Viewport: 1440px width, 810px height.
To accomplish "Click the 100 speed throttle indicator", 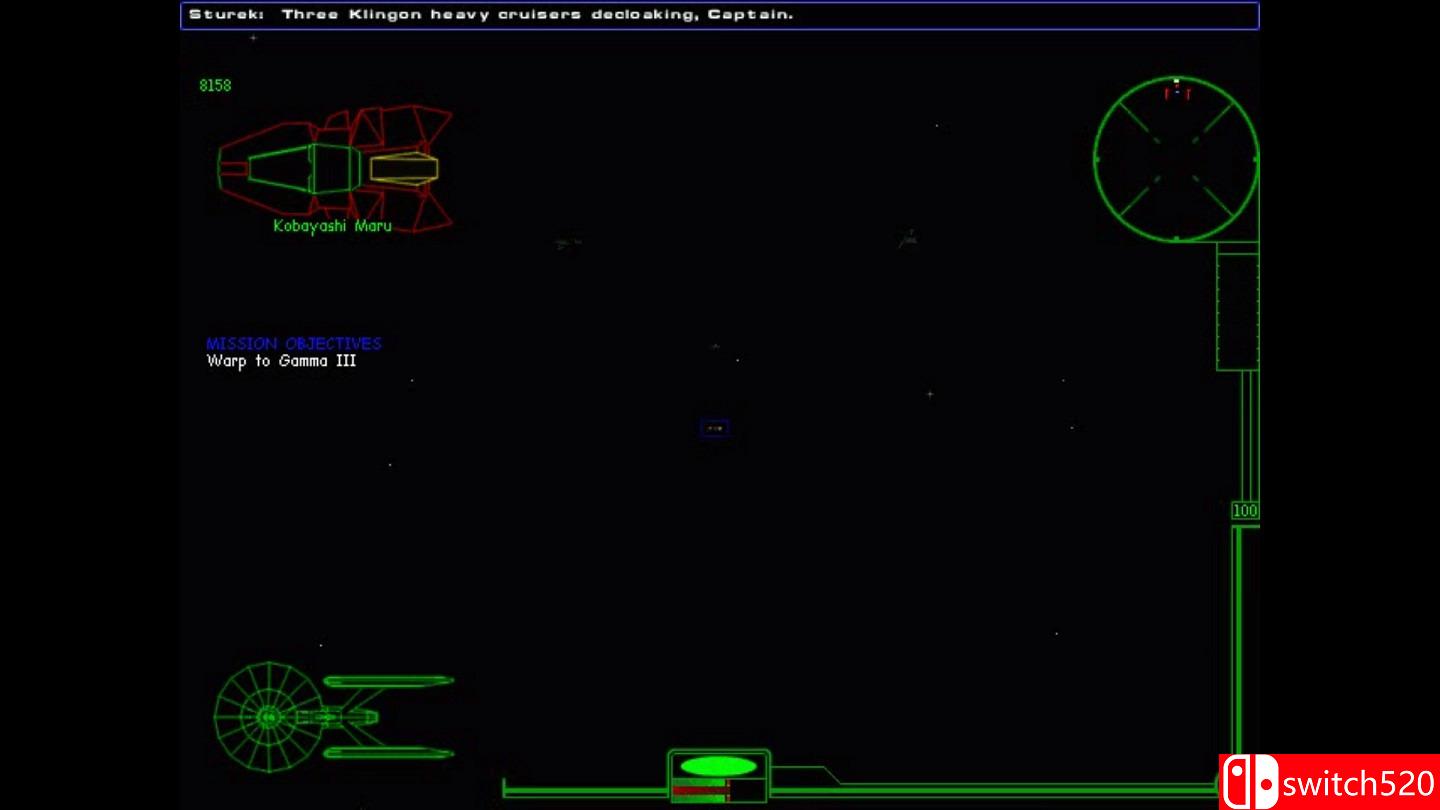I will coord(1243,509).
